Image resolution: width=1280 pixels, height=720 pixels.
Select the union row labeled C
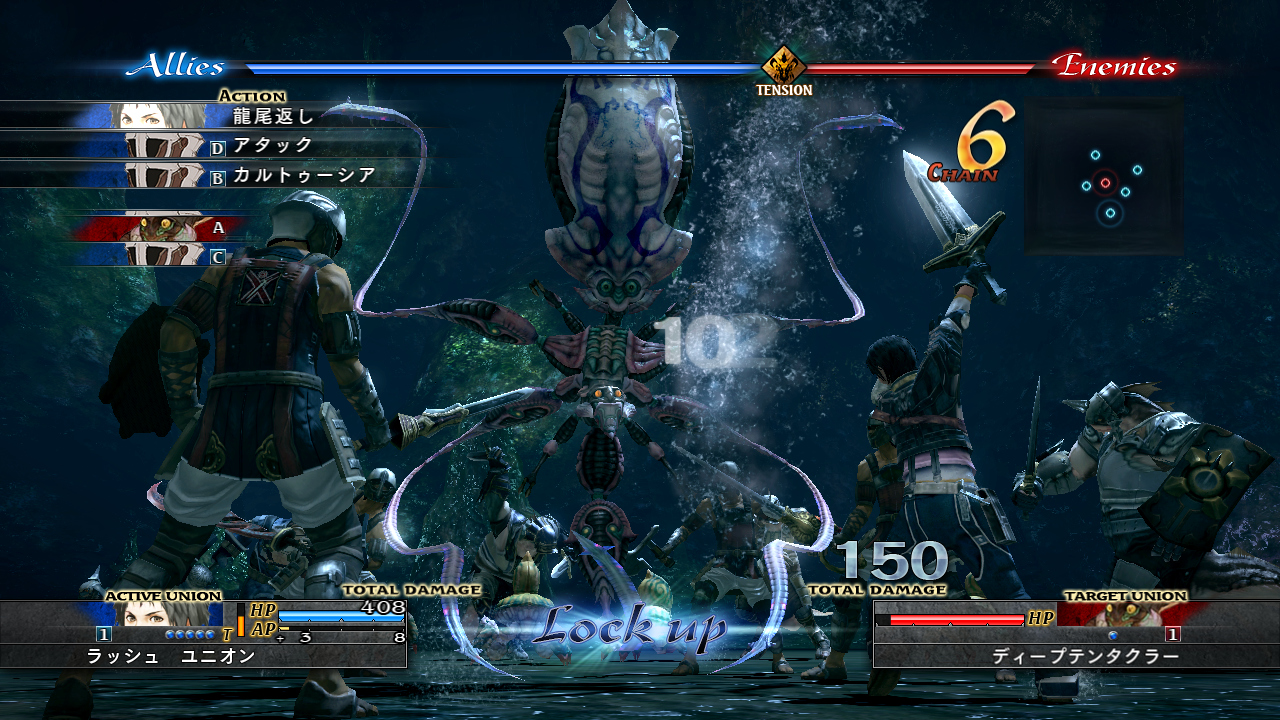coord(160,256)
